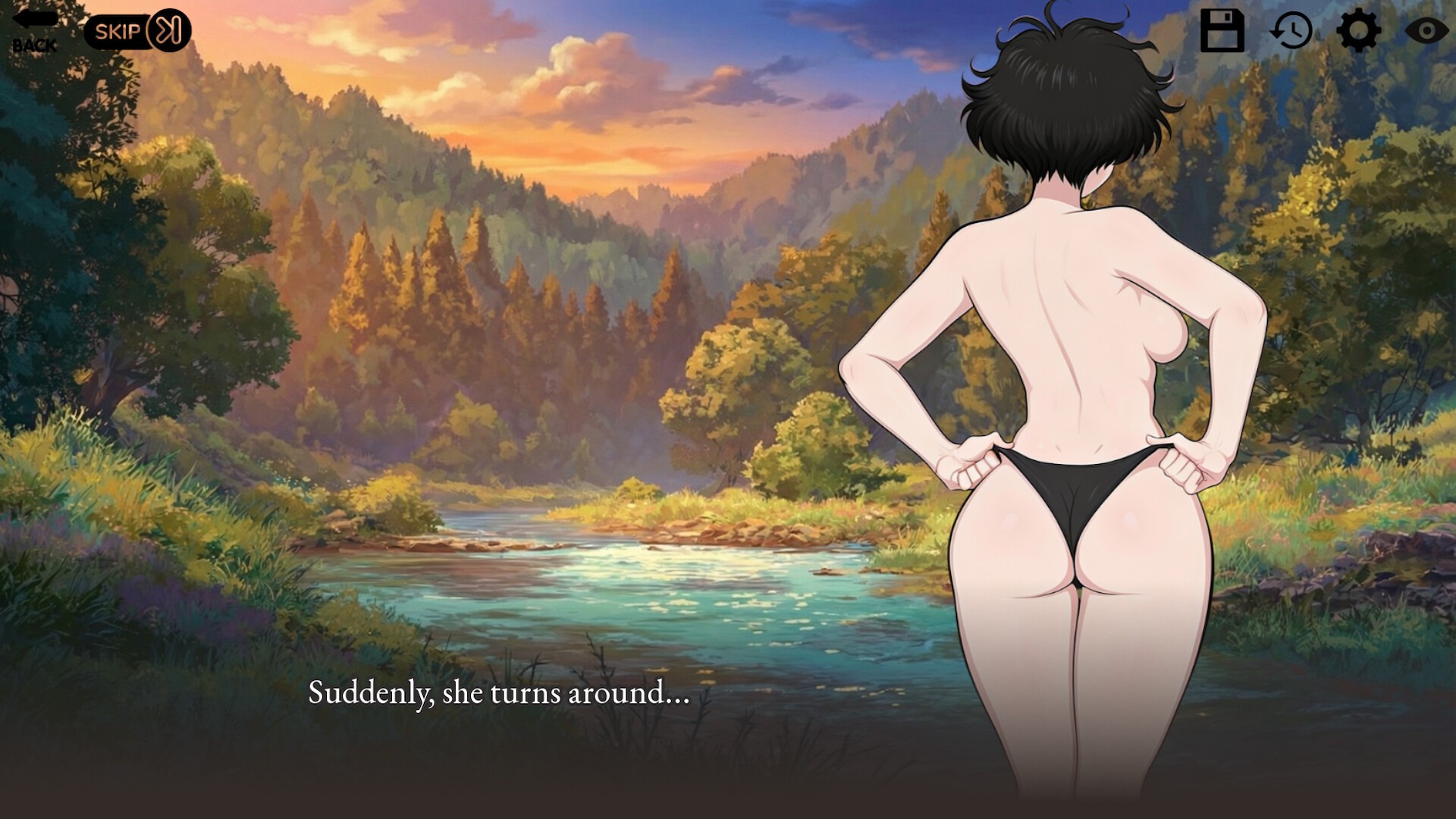The image size is (1456, 819).
Task: Hide the interface with the eye icon
Action: pos(1426,31)
